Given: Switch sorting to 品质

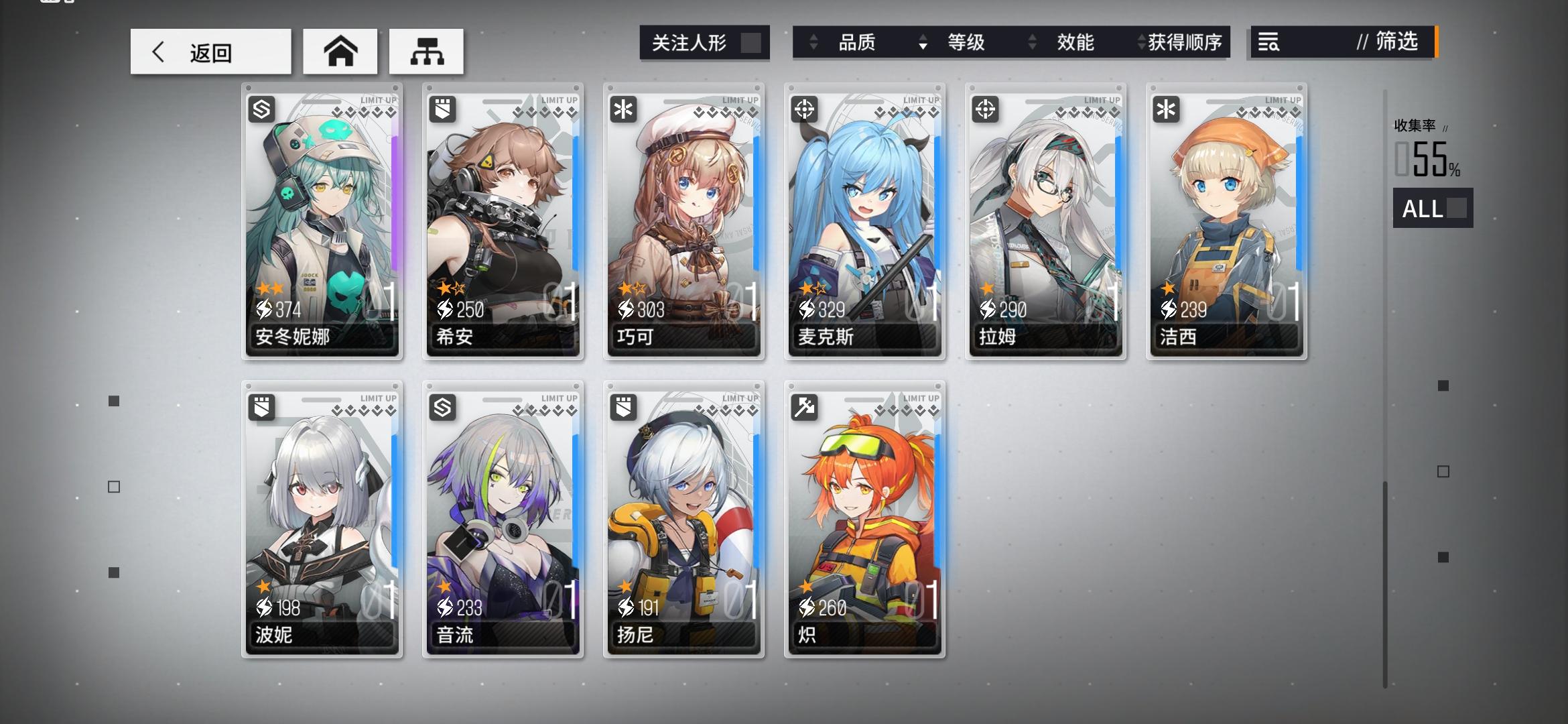Looking at the screenshot, I should pyautogui.click(x=860, y=42).
